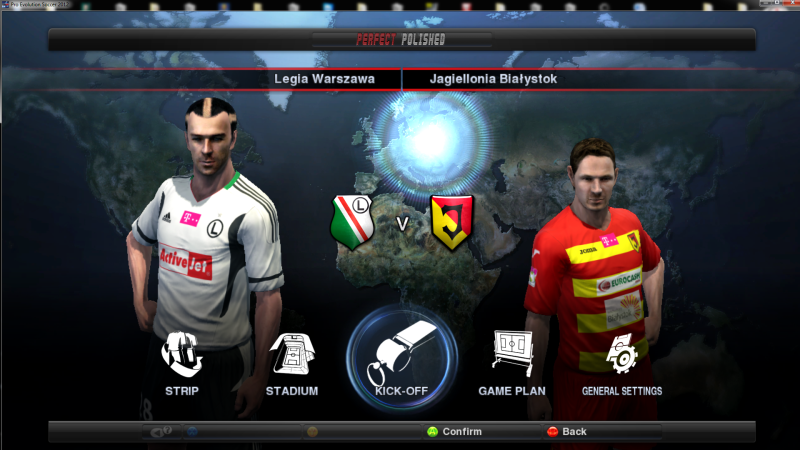Open the Strip selection menu

point(182,362)
